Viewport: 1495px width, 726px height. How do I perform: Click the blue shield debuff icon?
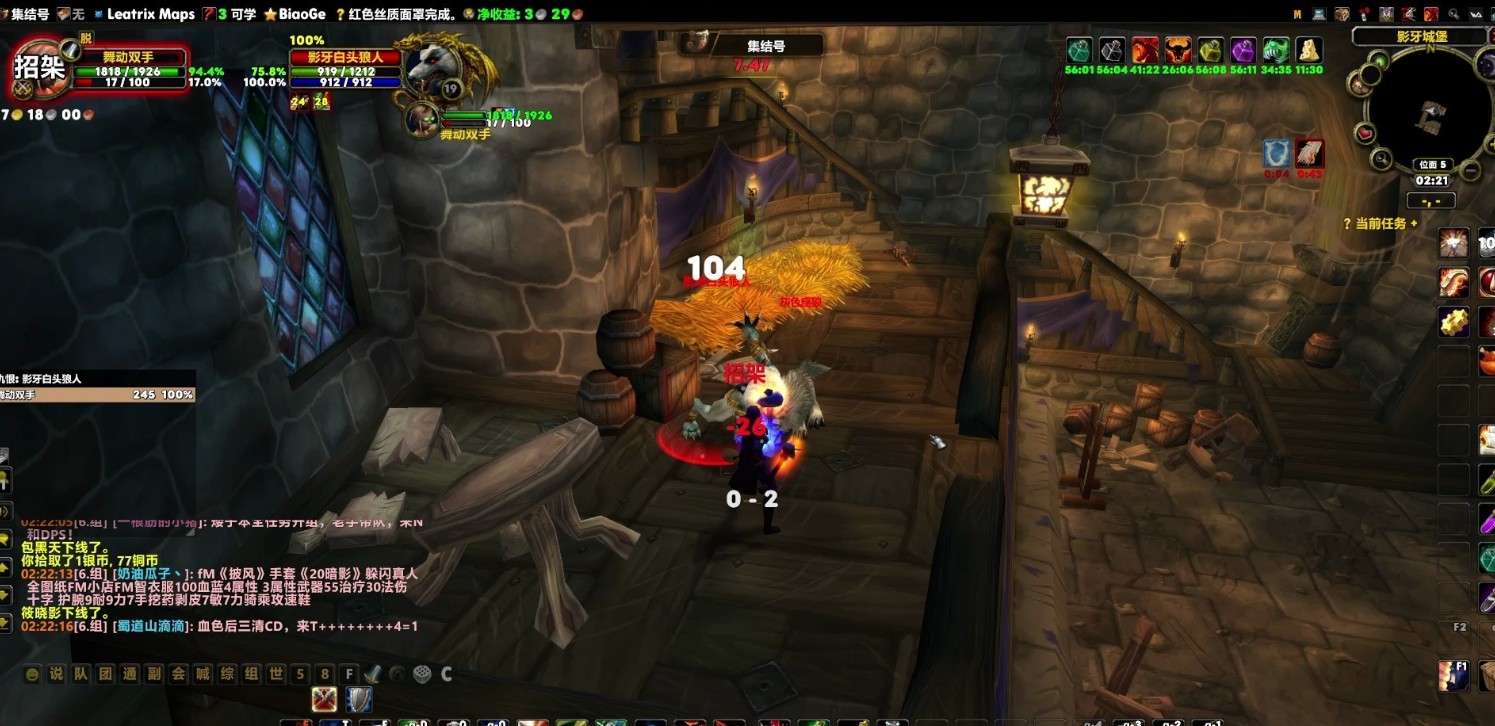[x=1275, y=153]
